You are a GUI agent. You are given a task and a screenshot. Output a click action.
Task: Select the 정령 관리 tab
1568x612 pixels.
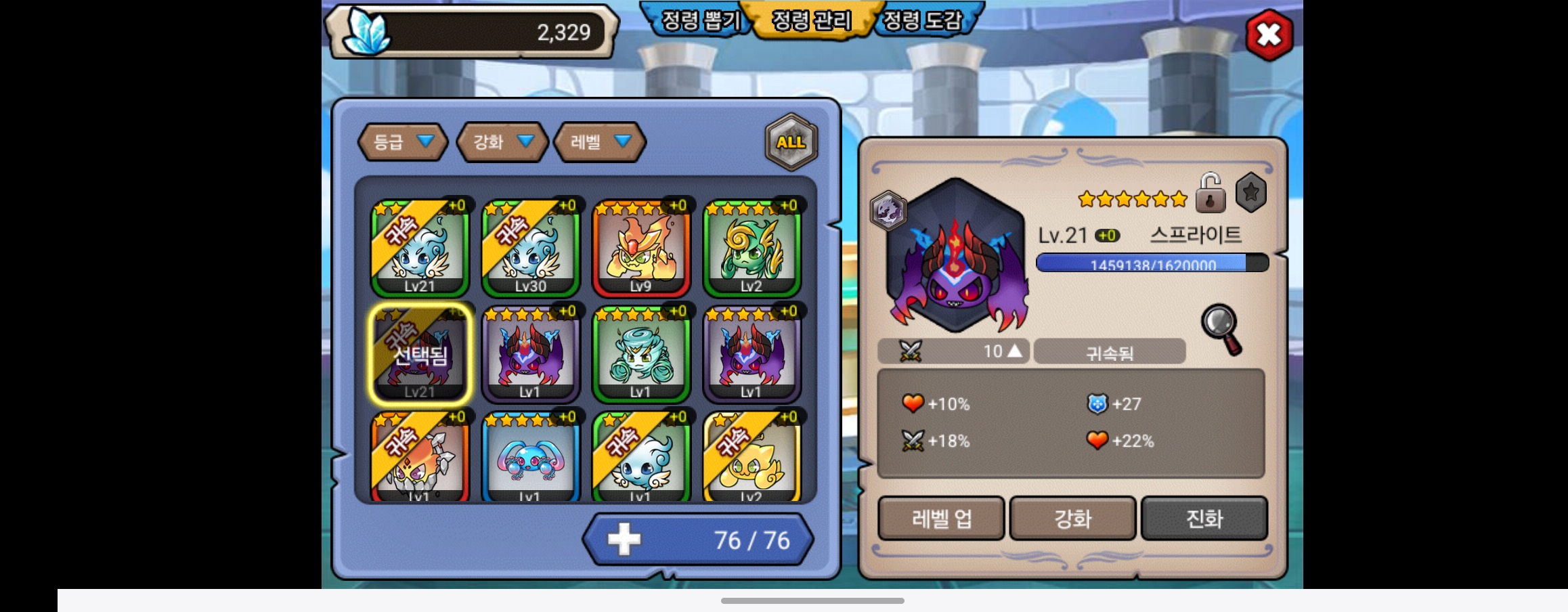pos(811,20)
